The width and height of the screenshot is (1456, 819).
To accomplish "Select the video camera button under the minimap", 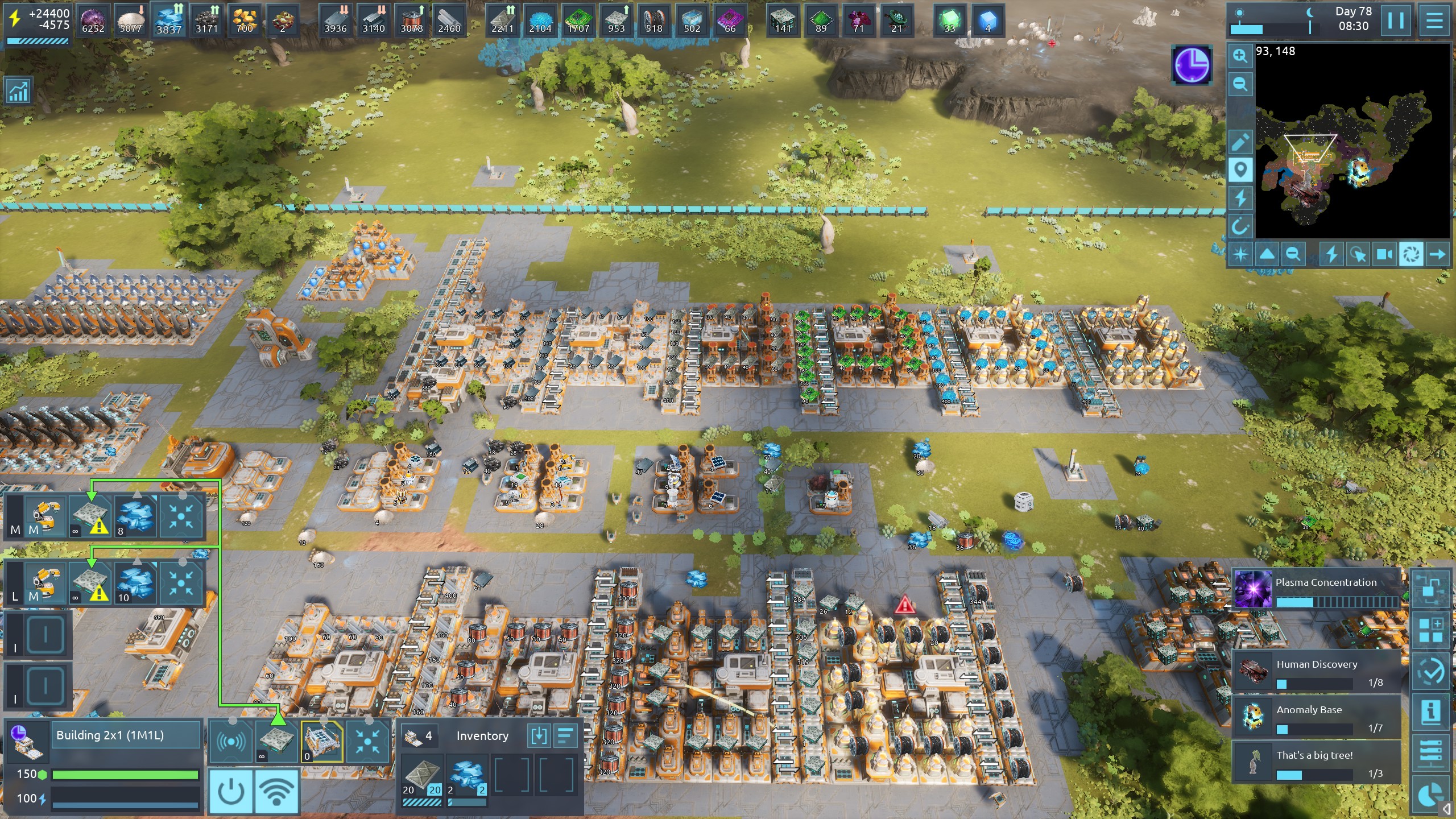I will coord(1384,254).
